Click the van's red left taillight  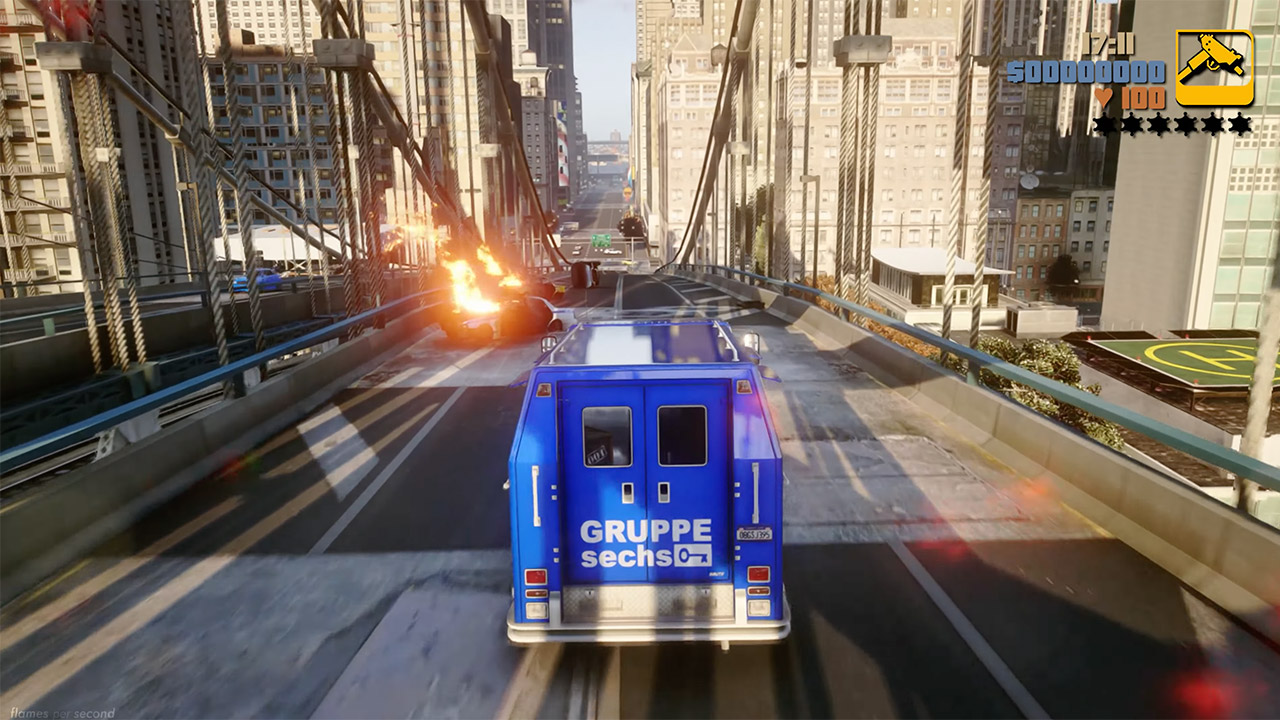pos(535,577)
